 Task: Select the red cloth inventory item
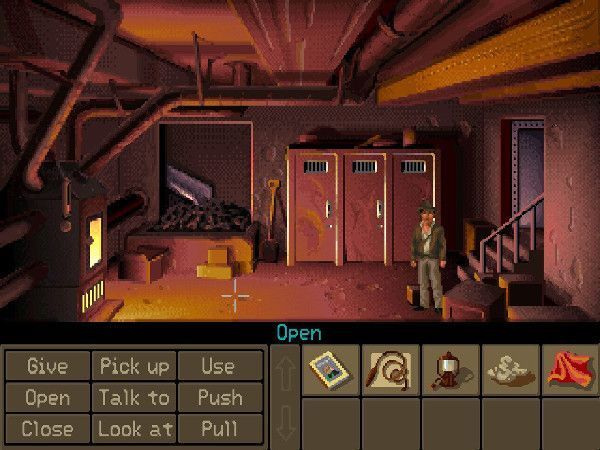(569, 370)
